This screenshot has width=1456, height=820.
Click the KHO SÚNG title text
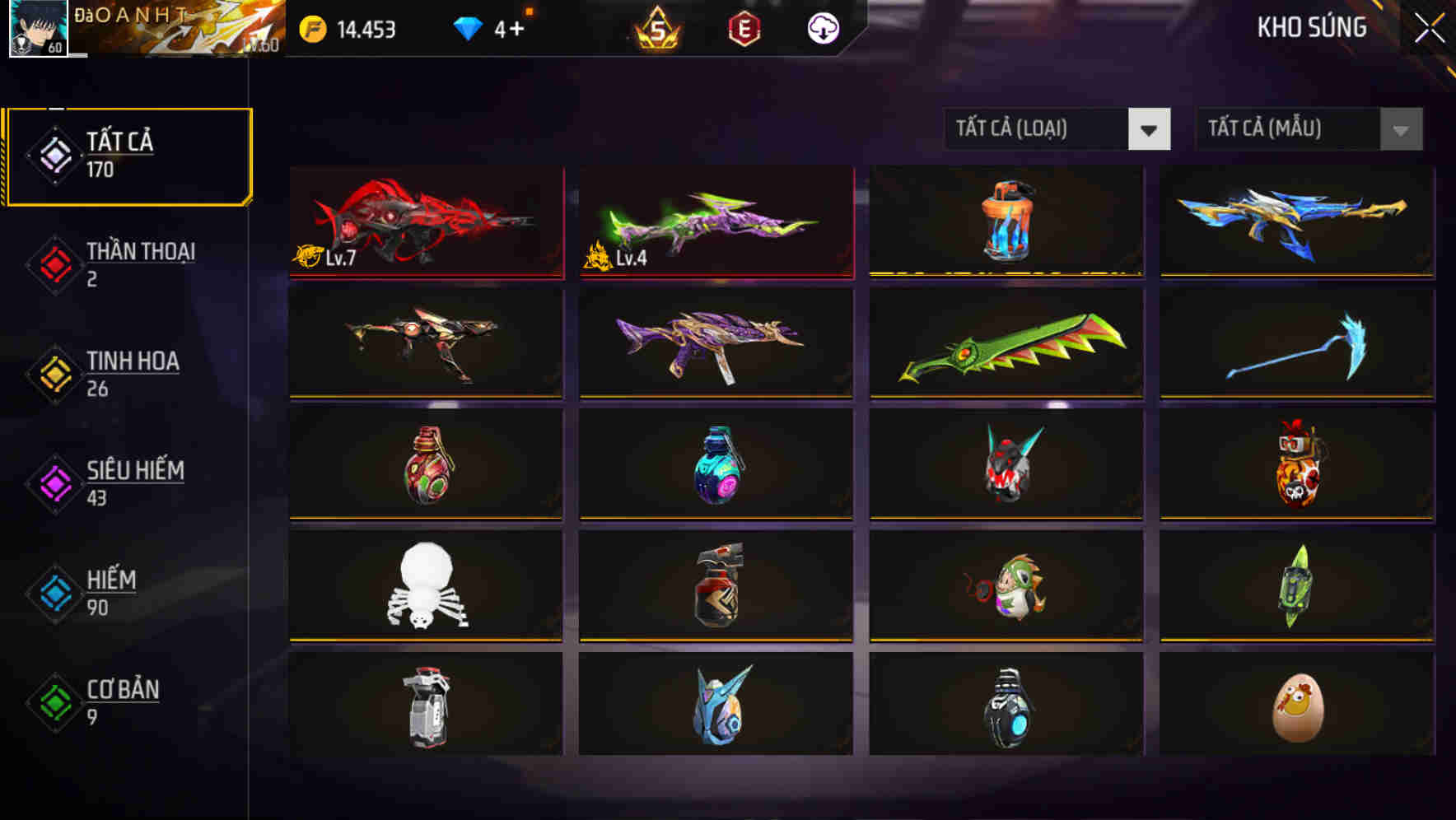click(x=1311, y=27)
